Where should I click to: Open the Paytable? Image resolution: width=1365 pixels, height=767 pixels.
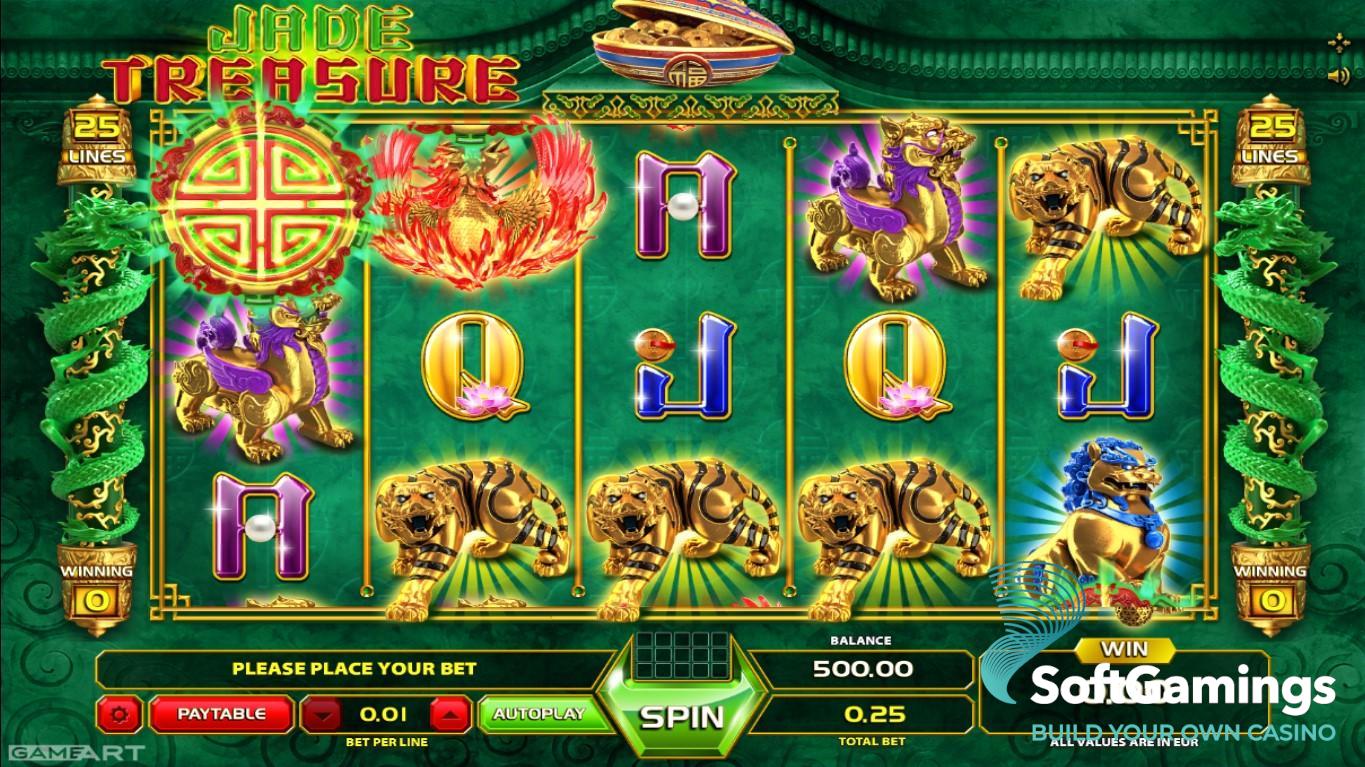coord(221,714)
